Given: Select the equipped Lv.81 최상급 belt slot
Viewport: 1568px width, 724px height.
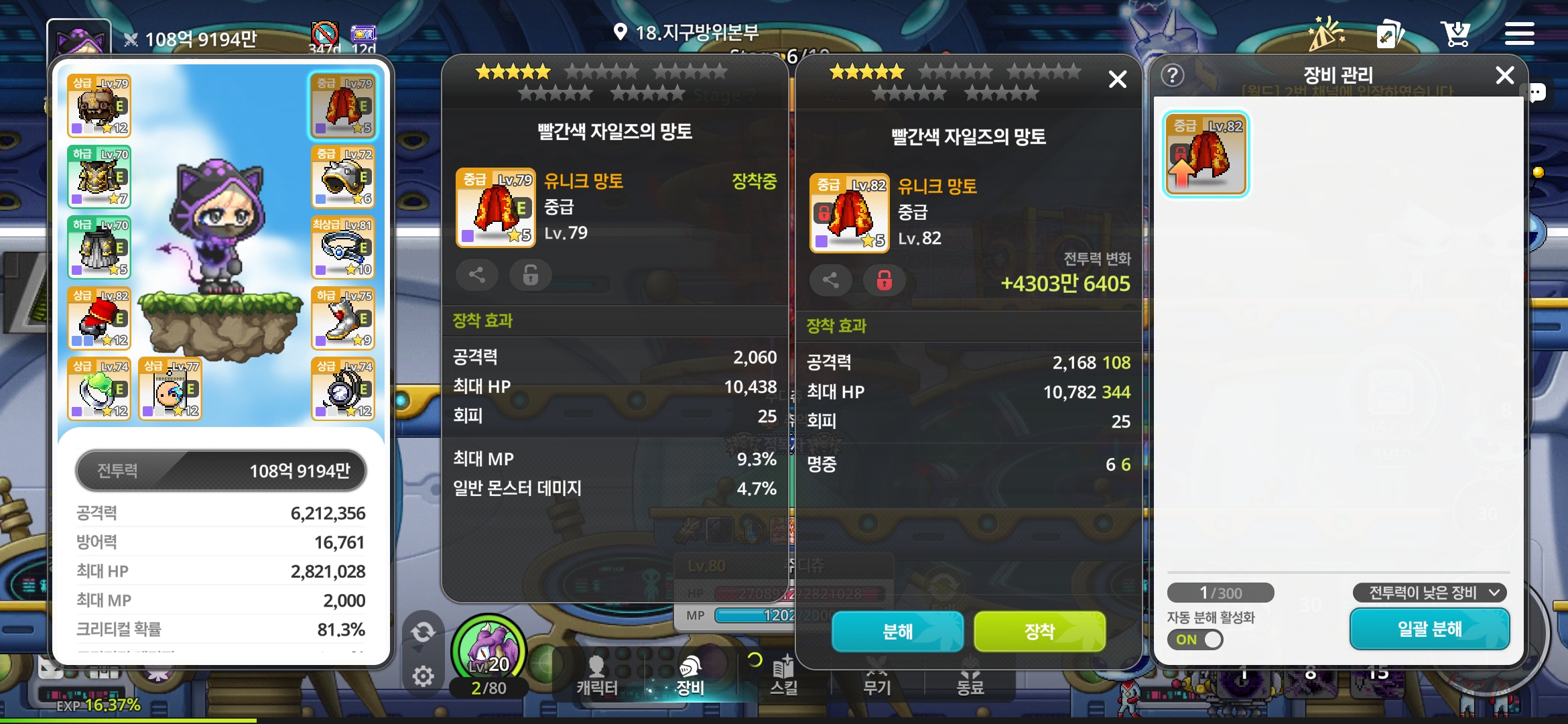Looking at the screenshot, I should pos(343,247).
